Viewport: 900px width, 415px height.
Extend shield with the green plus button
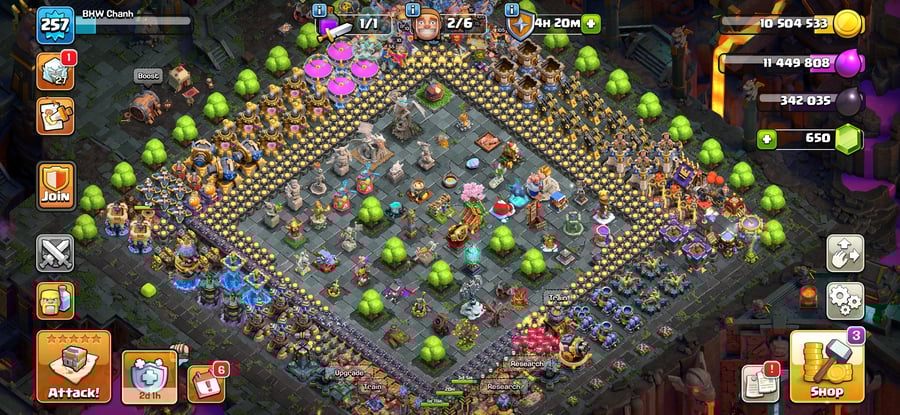click(x=592, y=23)
